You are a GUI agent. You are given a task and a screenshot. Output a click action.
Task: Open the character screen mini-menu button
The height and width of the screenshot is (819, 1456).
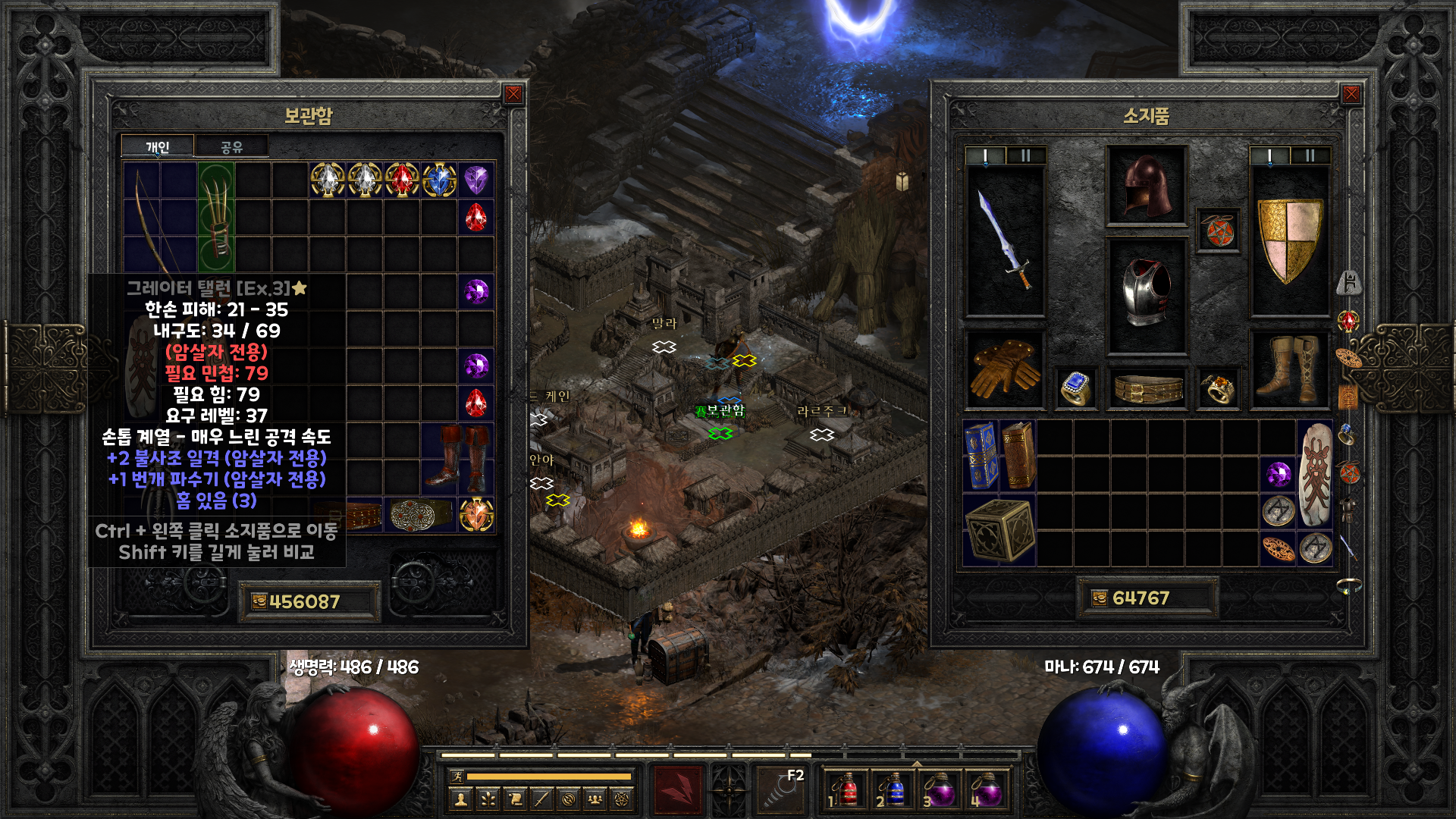pyautogui.click(x=460, y=799)
